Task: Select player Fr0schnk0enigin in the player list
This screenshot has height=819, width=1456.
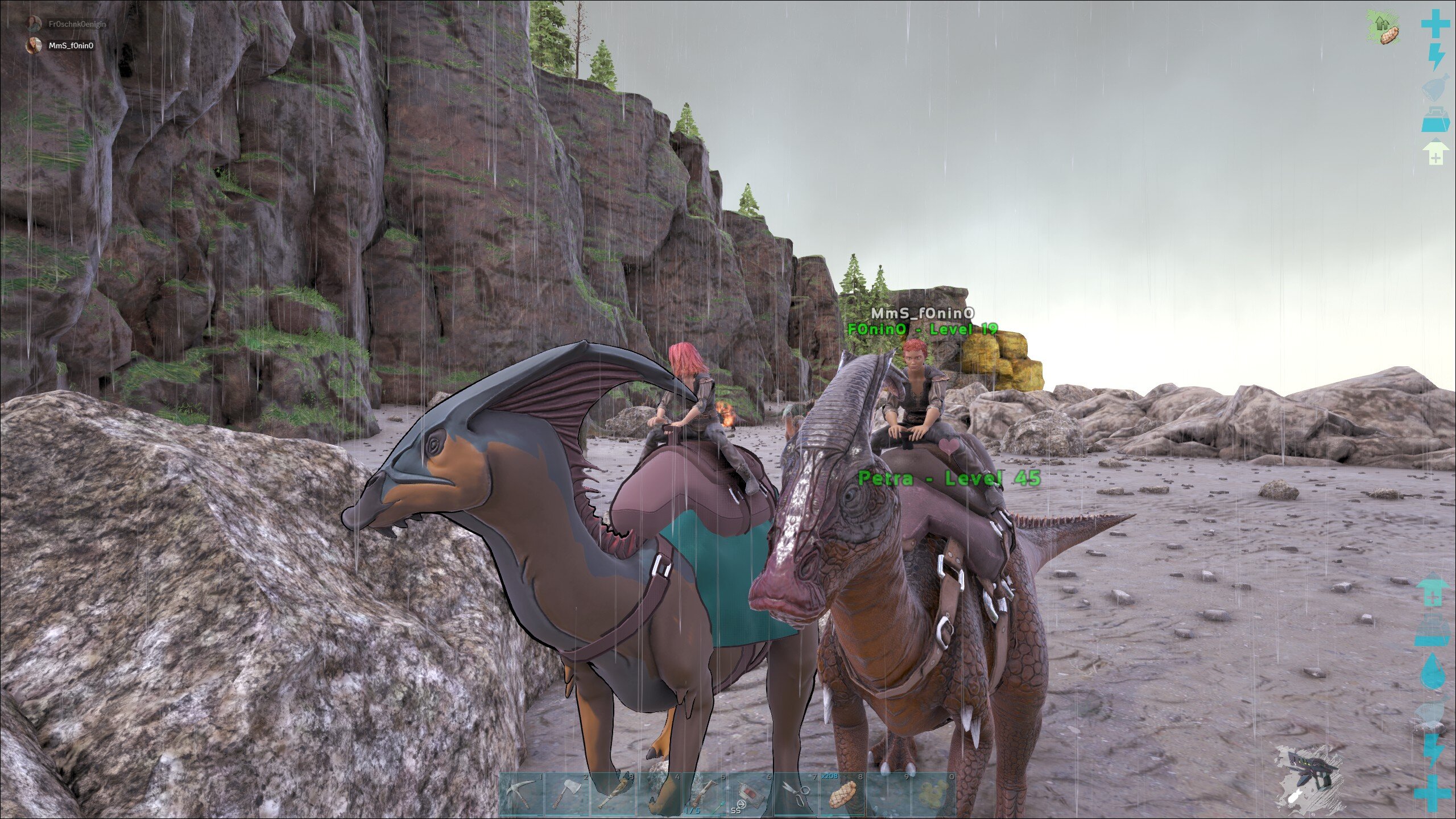Action: (x=76, y=24)
